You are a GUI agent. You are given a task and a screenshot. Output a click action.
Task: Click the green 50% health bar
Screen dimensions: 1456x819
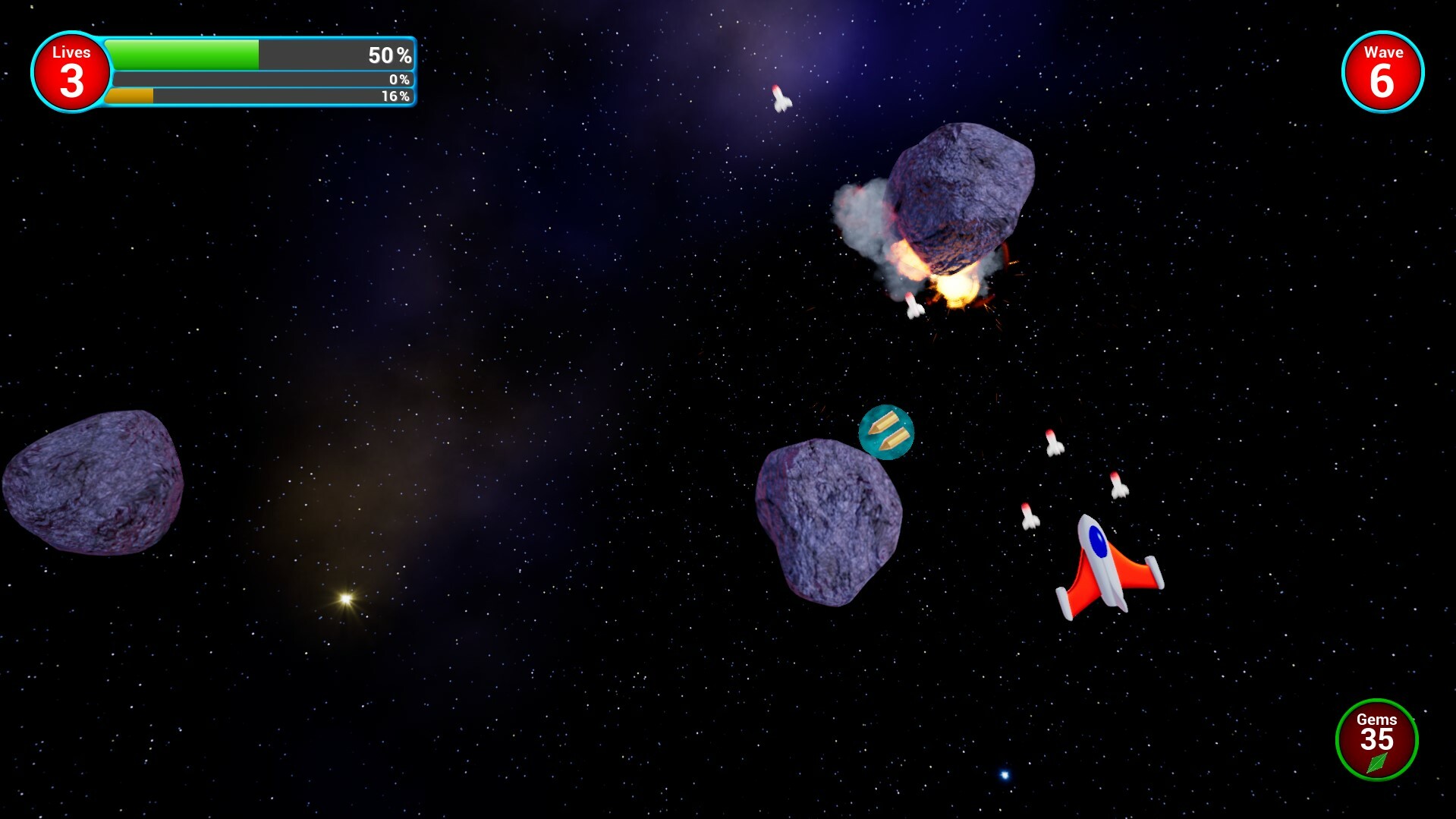point(182,54)
